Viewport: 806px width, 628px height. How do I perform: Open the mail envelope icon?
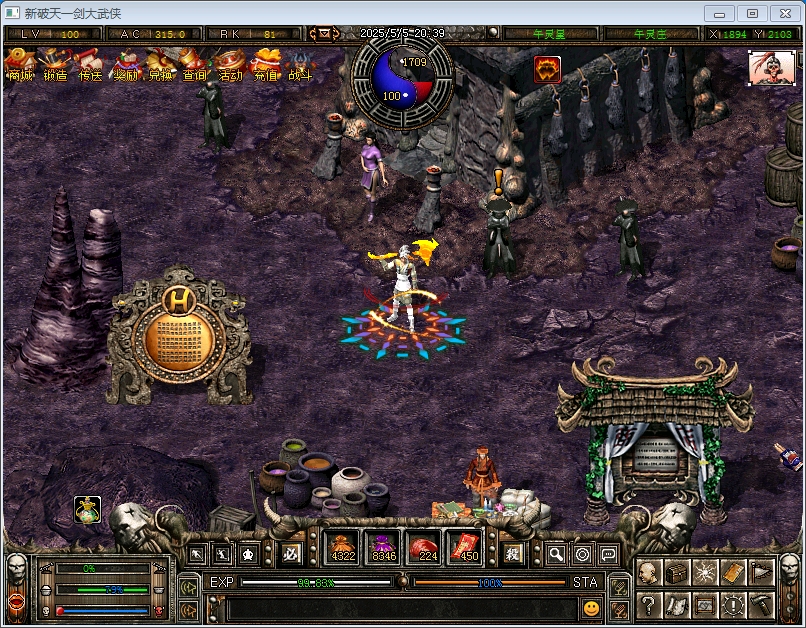pos(324,33)
